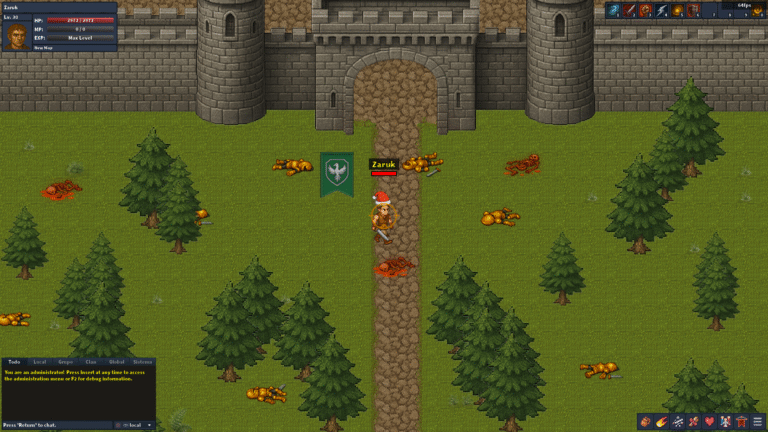Show the Global chat tab
Image resolution: width=768 pixels, height=432 pixels.
[x=116, y=361]
